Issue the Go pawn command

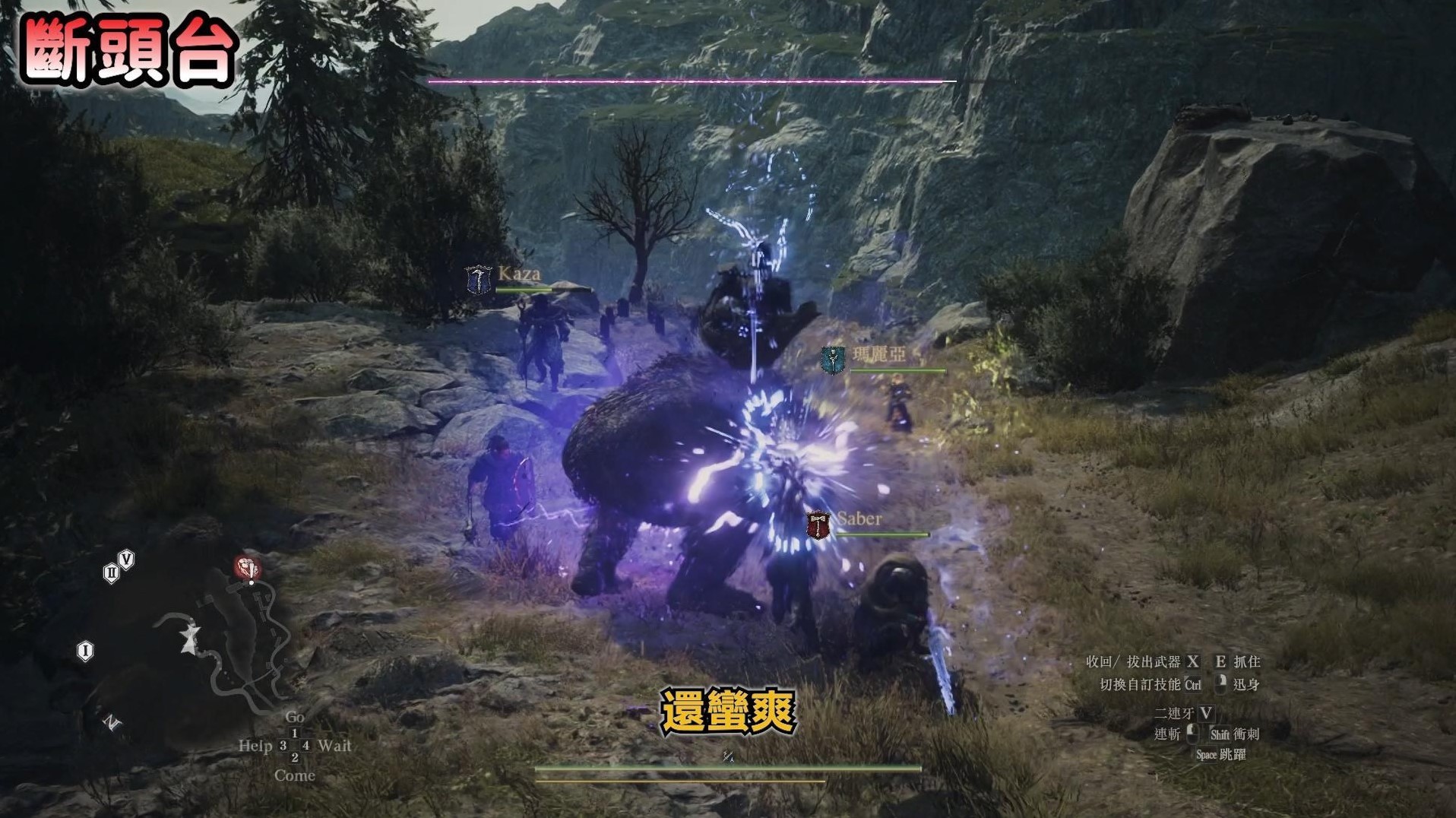pyautogui.click(x=295, y=717)
